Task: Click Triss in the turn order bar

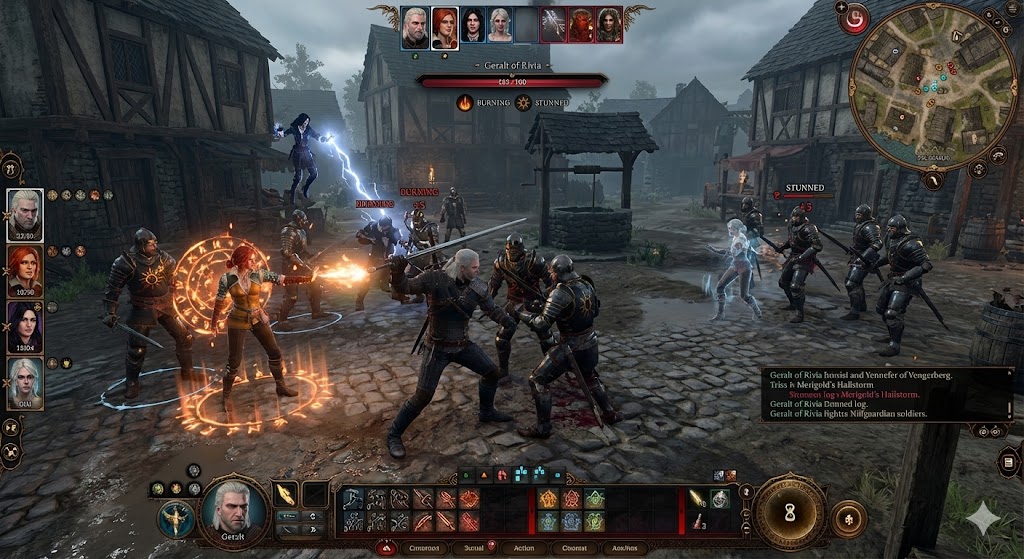Action: coord(444,25)
